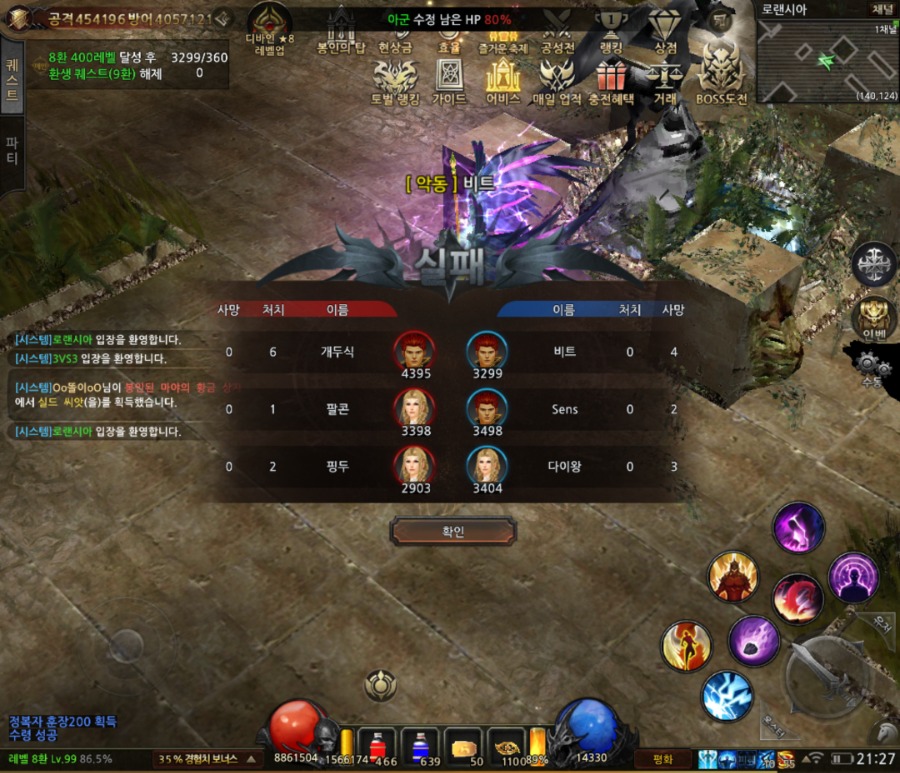Select the 퀘스트 quest tab
This screenshot has height=773, width=900.
pos(12,80)
